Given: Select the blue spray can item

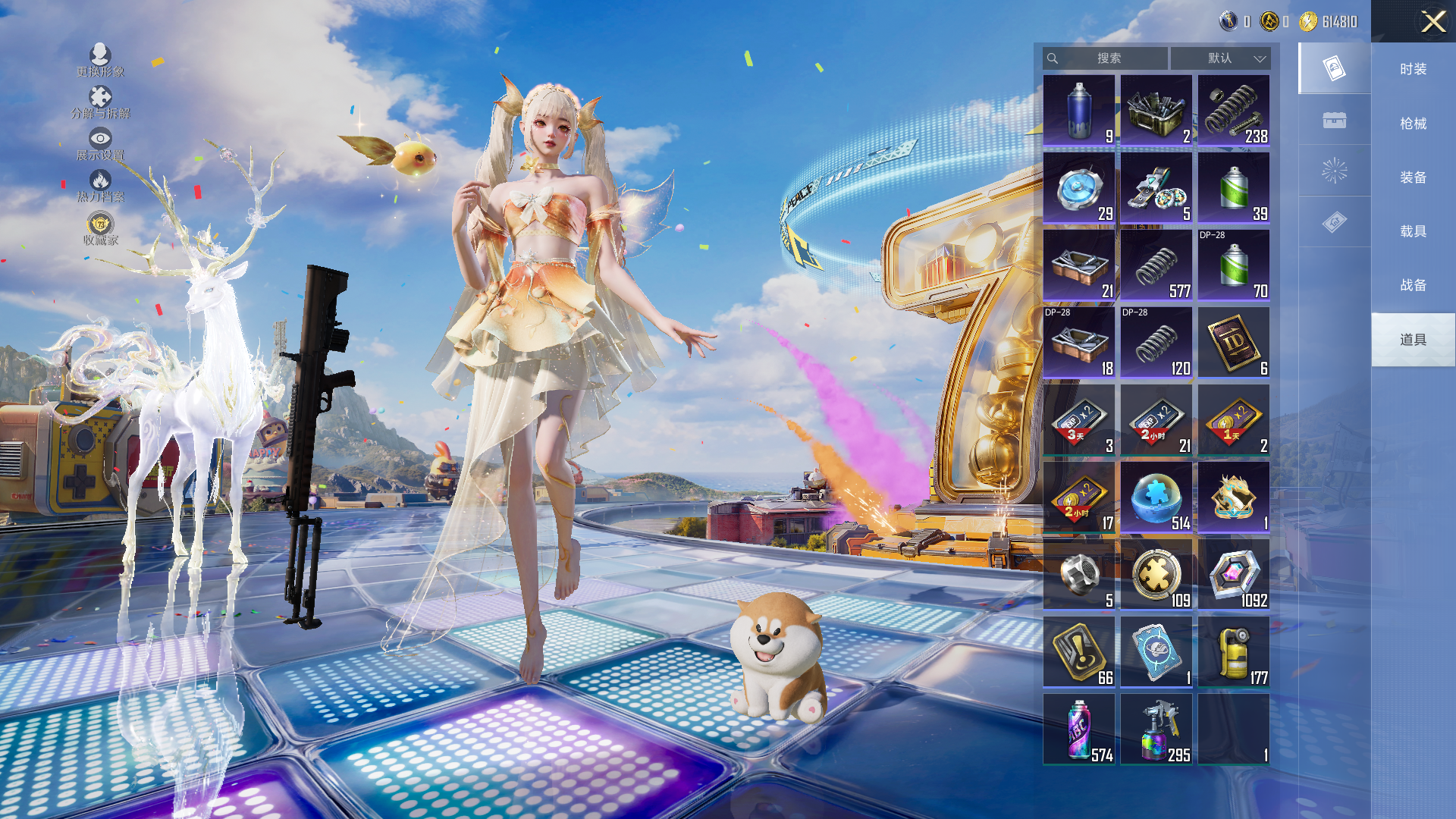Looking at the screenshot, I should click(1079, 110).
